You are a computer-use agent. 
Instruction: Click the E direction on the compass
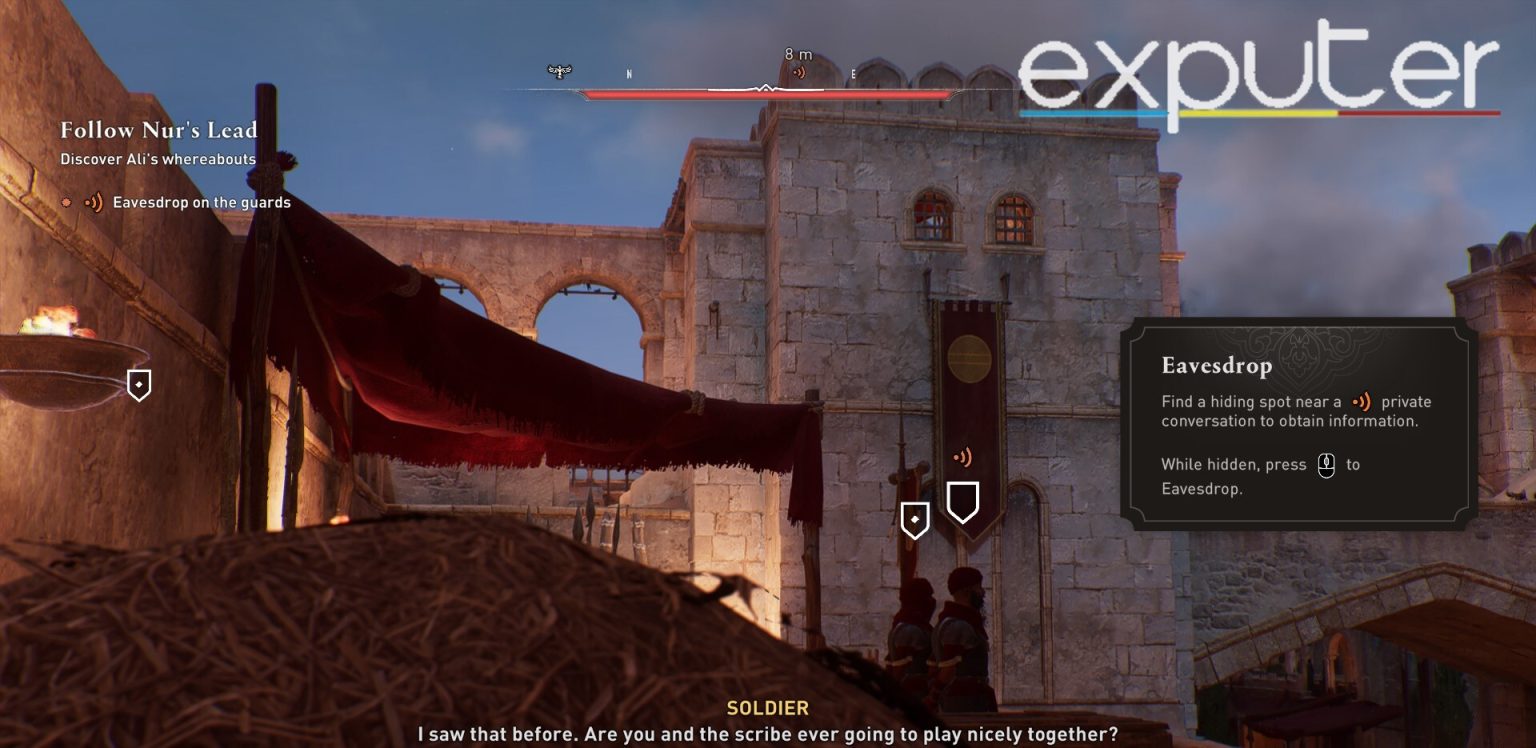851,73
